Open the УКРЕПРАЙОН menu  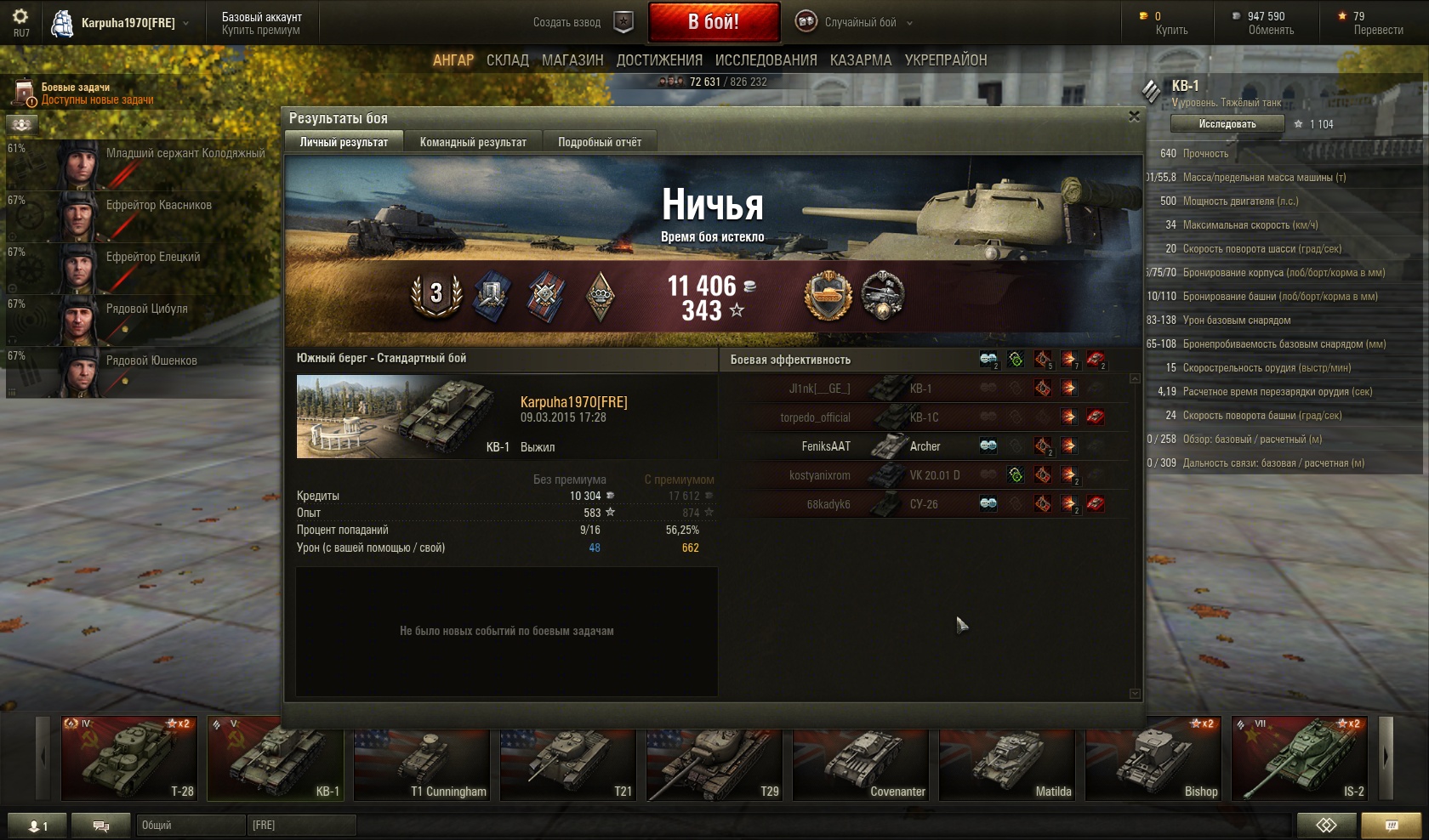coord(946,60)
